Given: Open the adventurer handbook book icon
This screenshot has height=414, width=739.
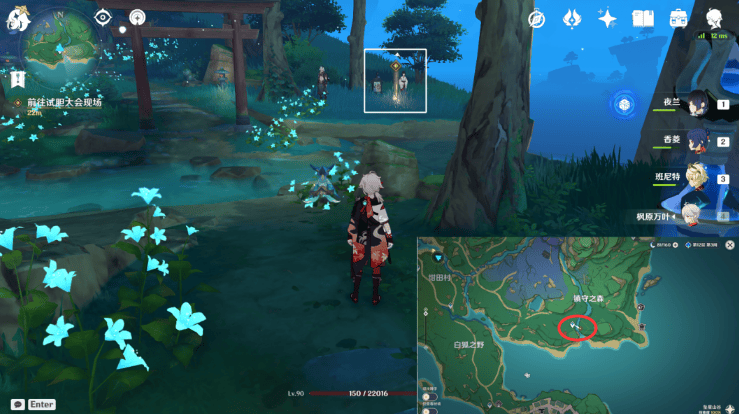Looking at the screenshot, I should point(643,18).
